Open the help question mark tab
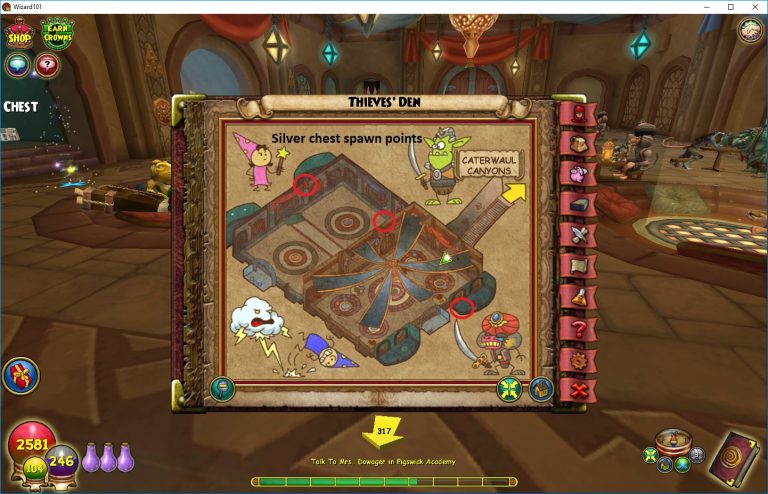Image resolution: width=768 pixels, height=494 pixels. pos(577,328)
